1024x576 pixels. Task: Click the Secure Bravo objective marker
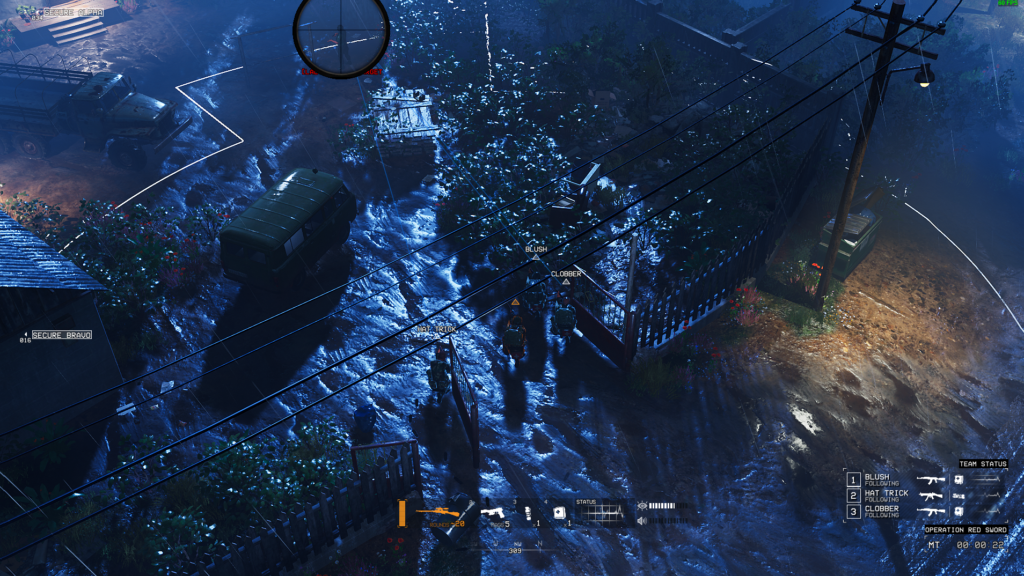60,335
